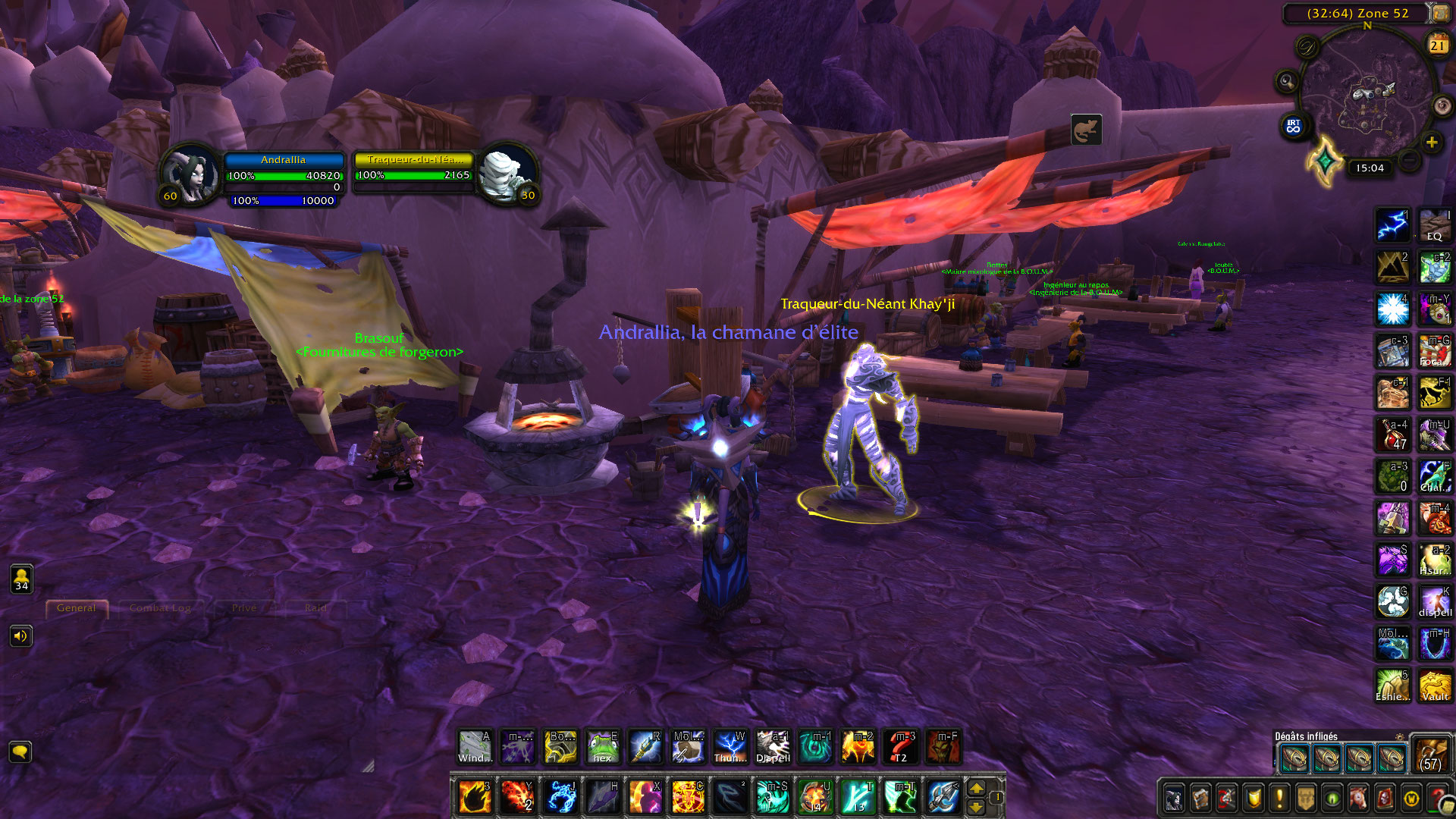Open the LFG green eye icon
Screen dimensions: 1456x819
coord(1331,797)
